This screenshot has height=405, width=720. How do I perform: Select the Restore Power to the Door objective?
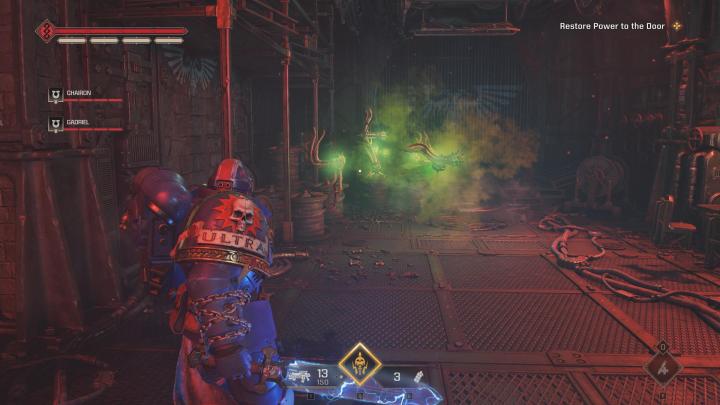610,26
